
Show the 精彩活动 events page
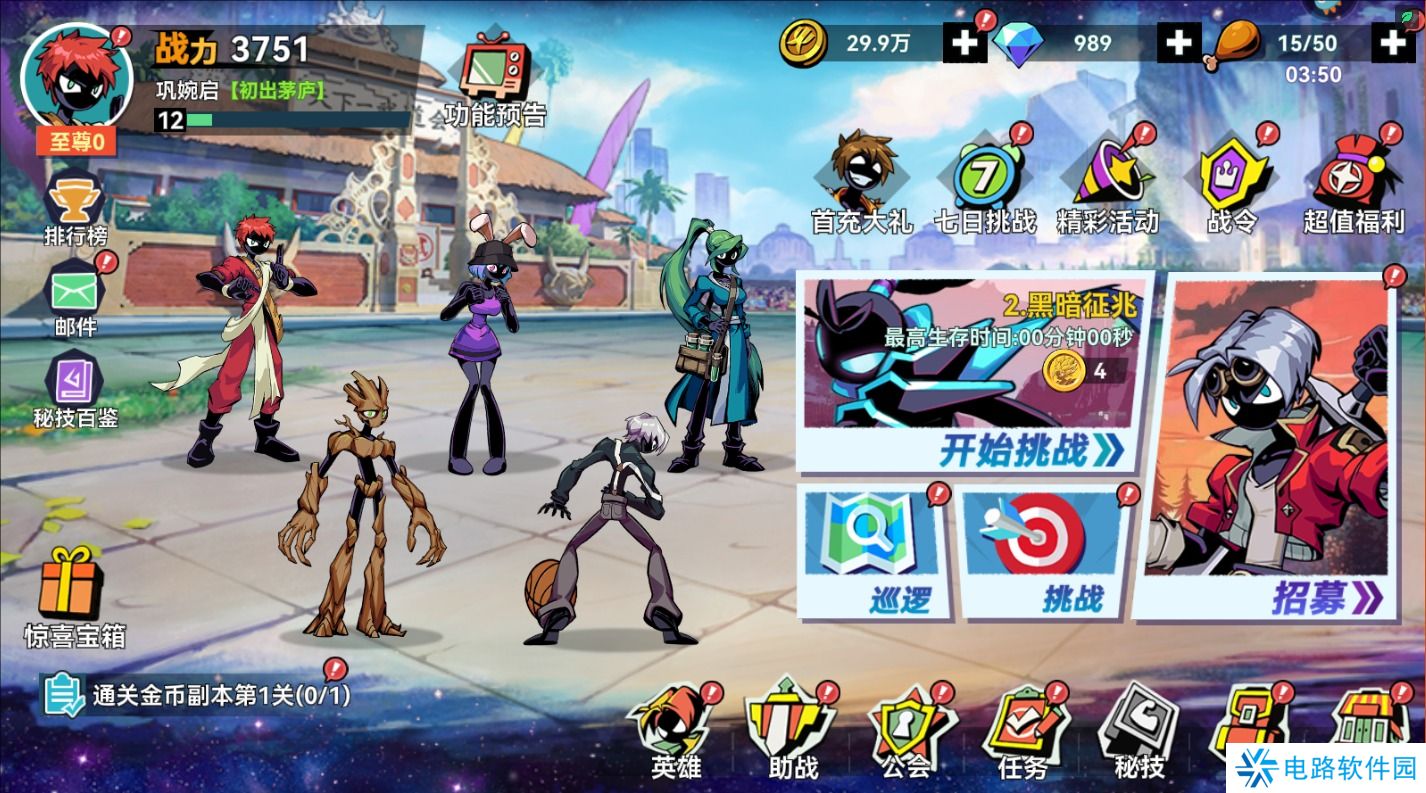(x=1108, y=184)
